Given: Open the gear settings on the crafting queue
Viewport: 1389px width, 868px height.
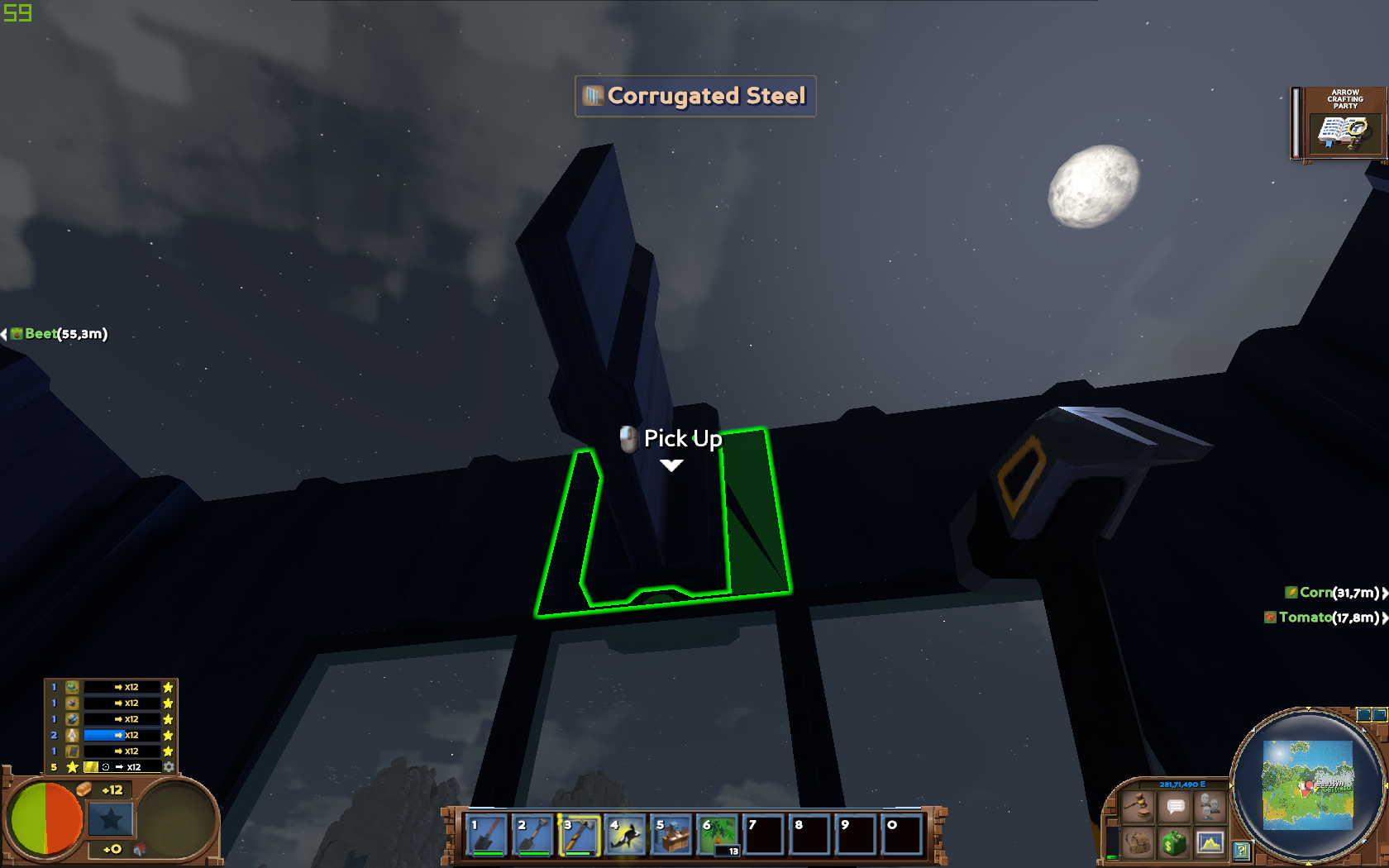Looking at the screenshot, I should (169, 766).
